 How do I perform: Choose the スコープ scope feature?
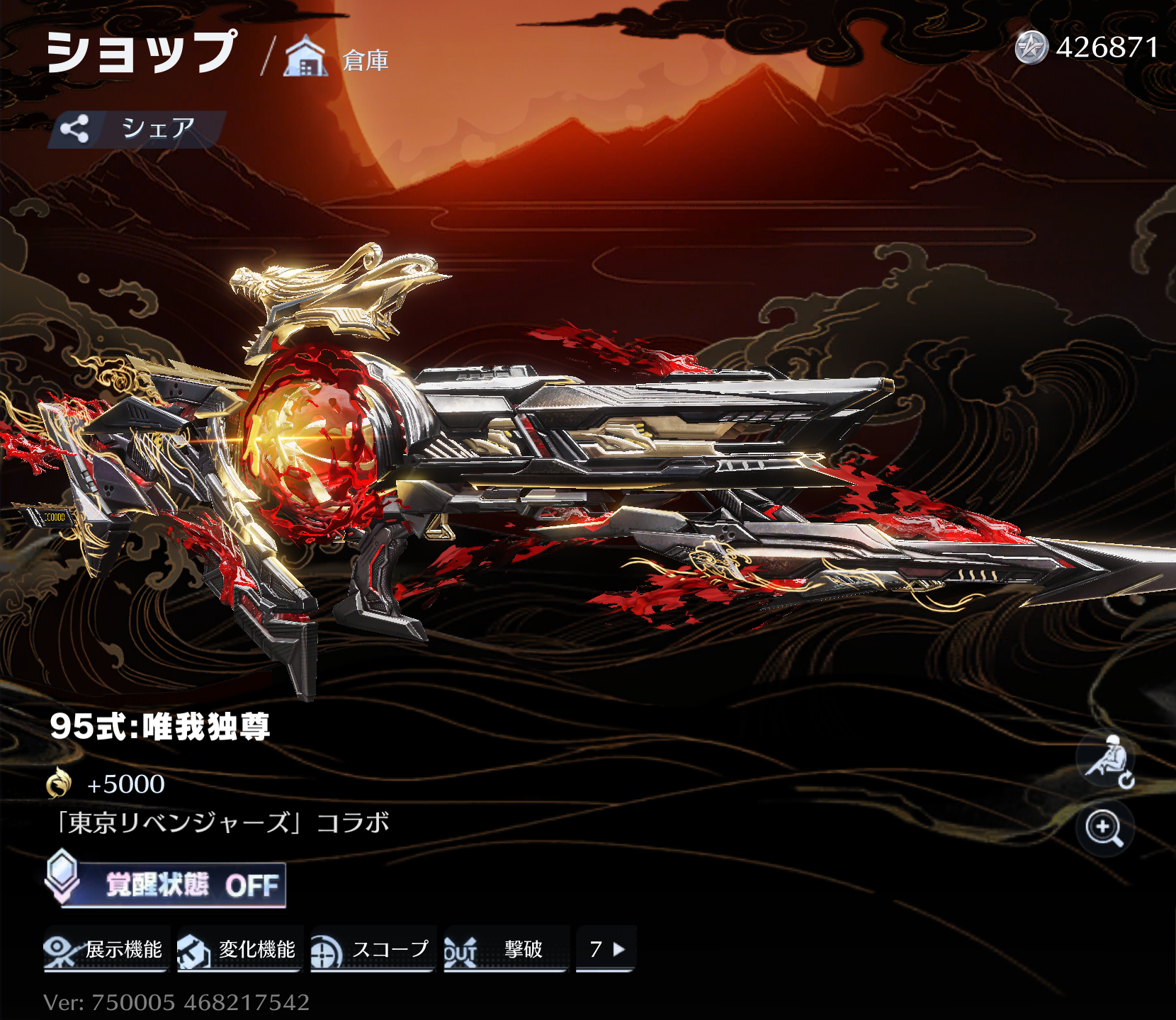(x=373, y=949)
